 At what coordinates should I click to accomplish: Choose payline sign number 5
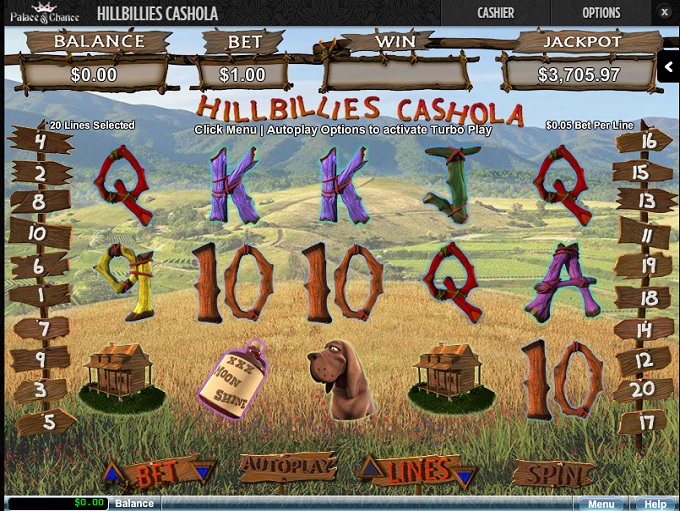[x=47, y=421]
